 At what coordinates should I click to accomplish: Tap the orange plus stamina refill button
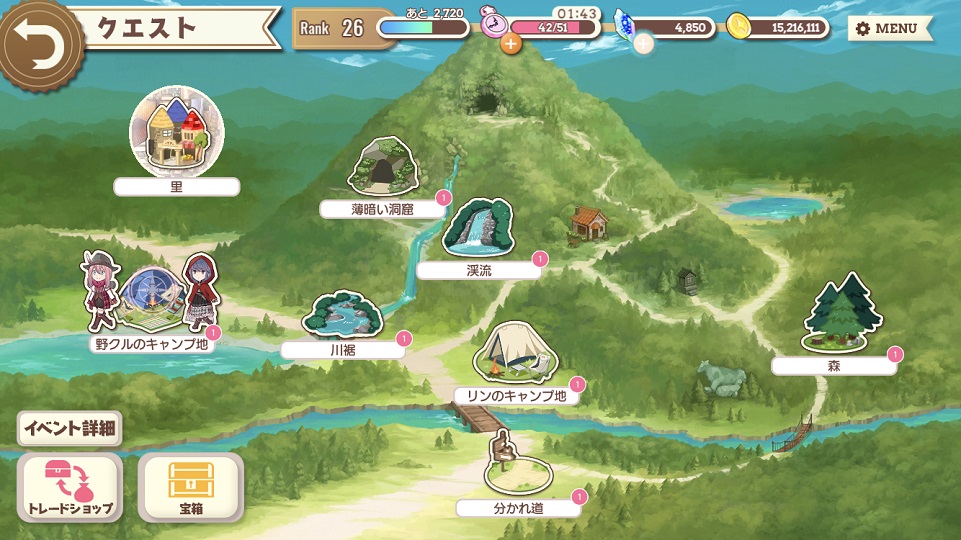[x=511, y=43]
